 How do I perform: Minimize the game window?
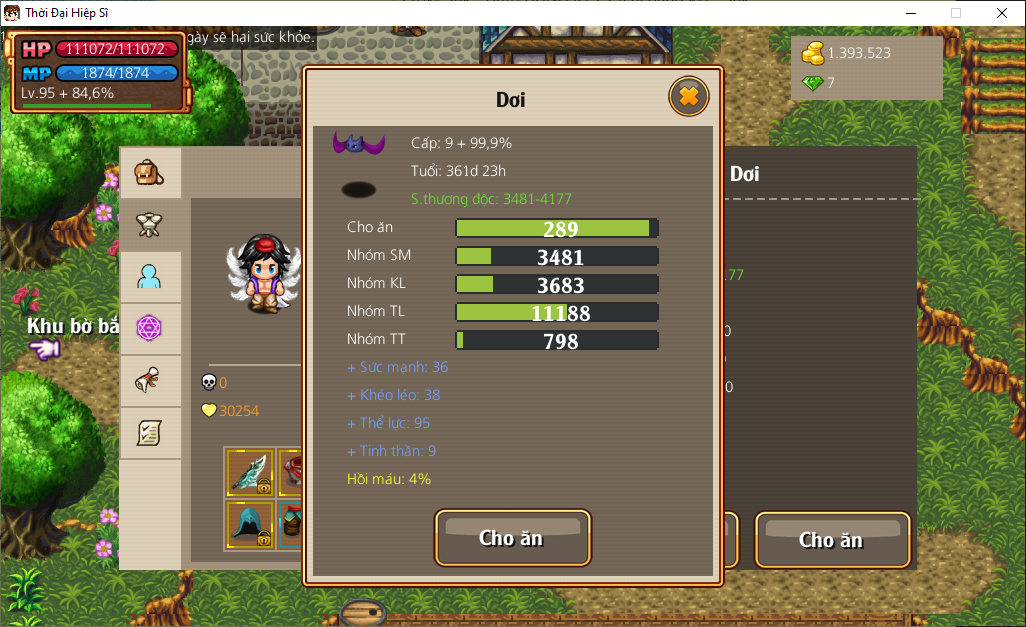[x=910, y=13]
